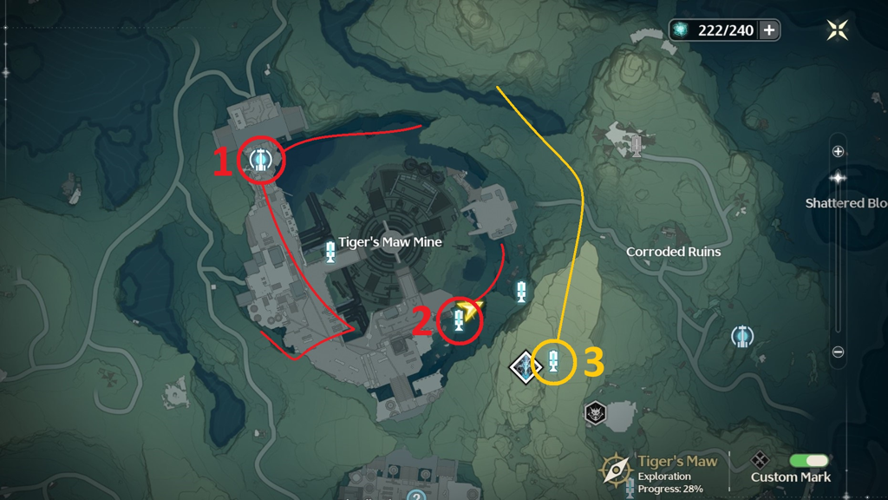Select the beacon circled as number 2

coord(459,320)
